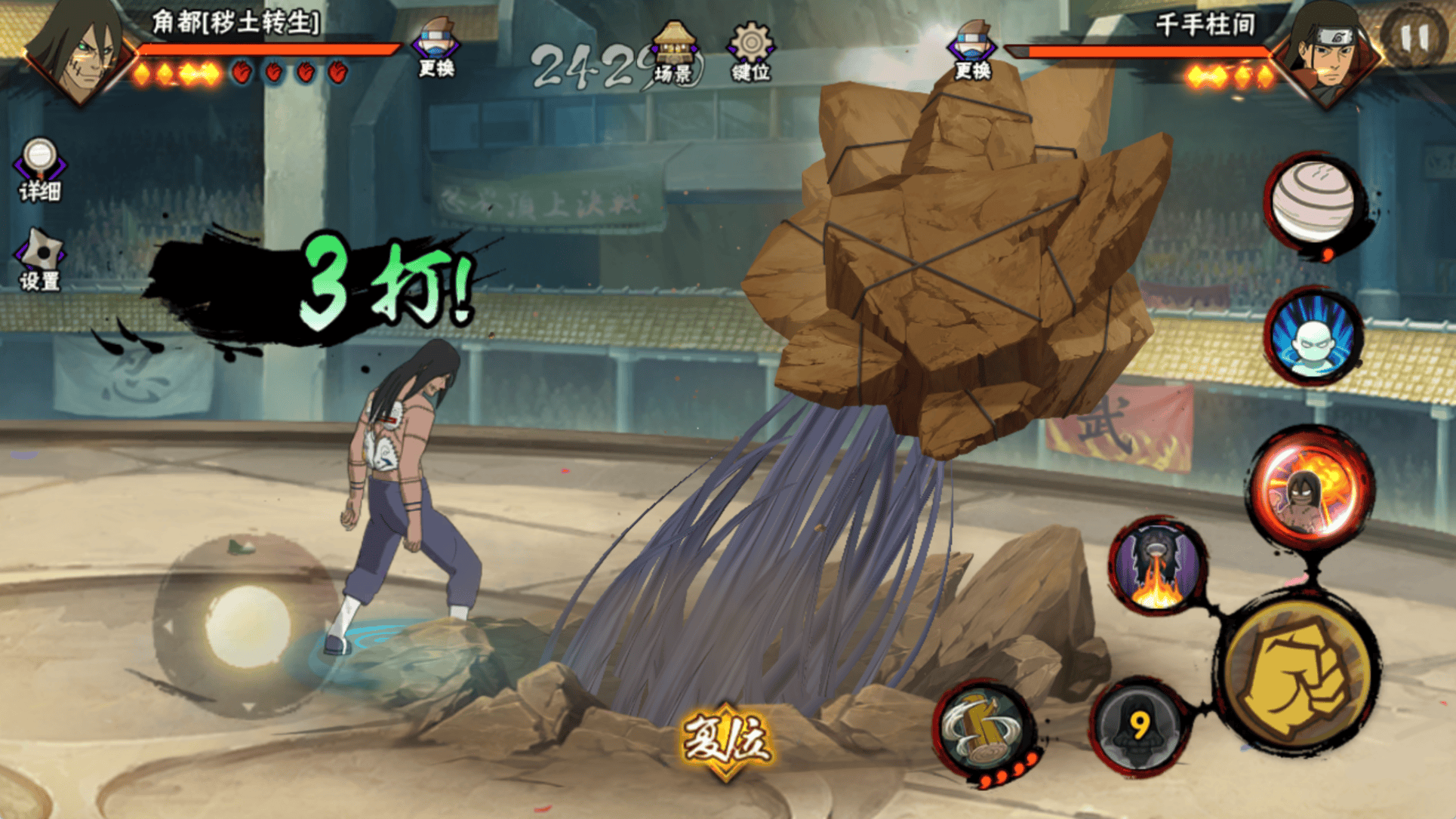Change the arena via 场景 button
The height and width of the screenshot is (819, 1456).
(674, 51)
